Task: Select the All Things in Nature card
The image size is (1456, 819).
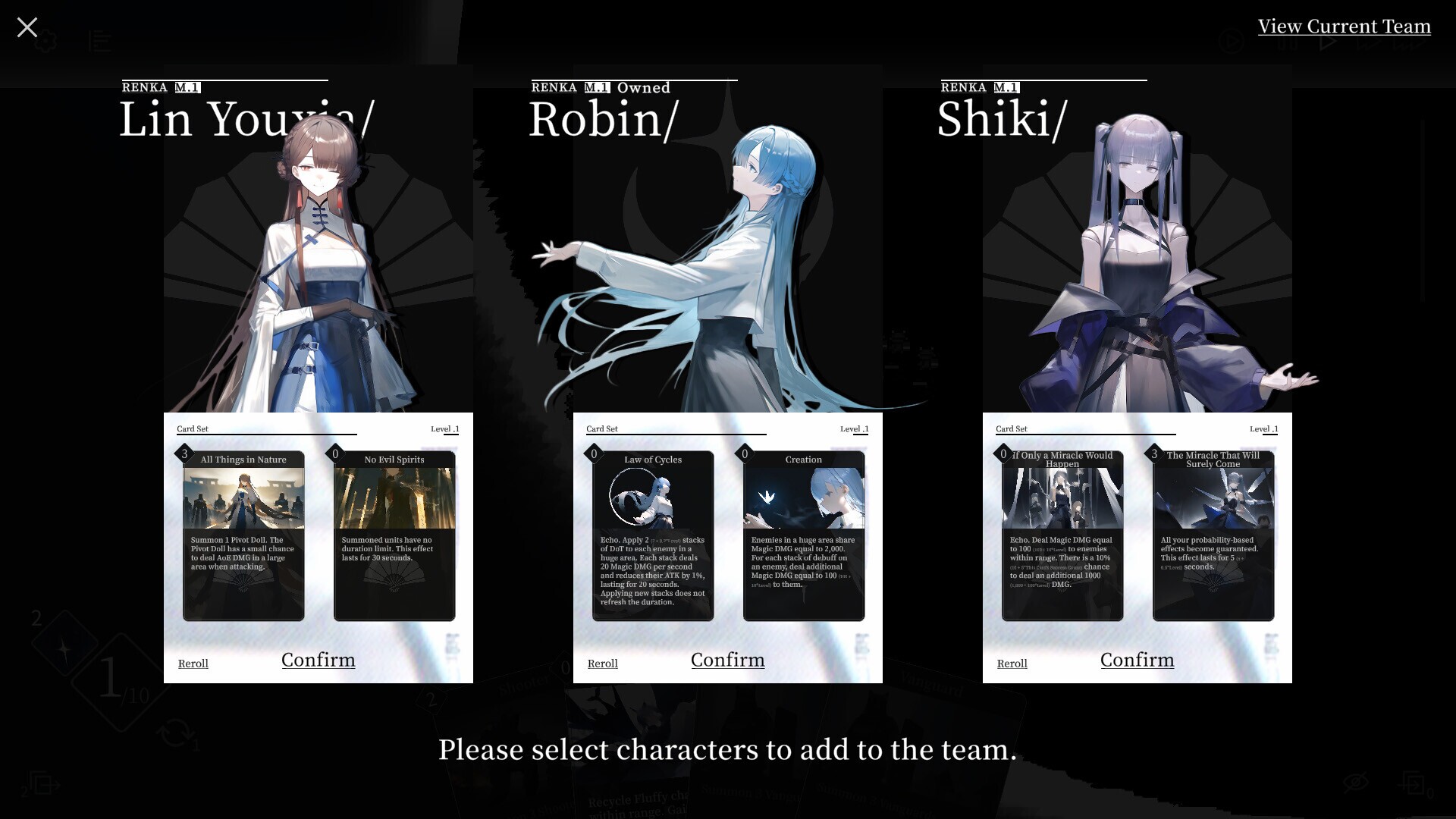Action: tap(243, 535)
